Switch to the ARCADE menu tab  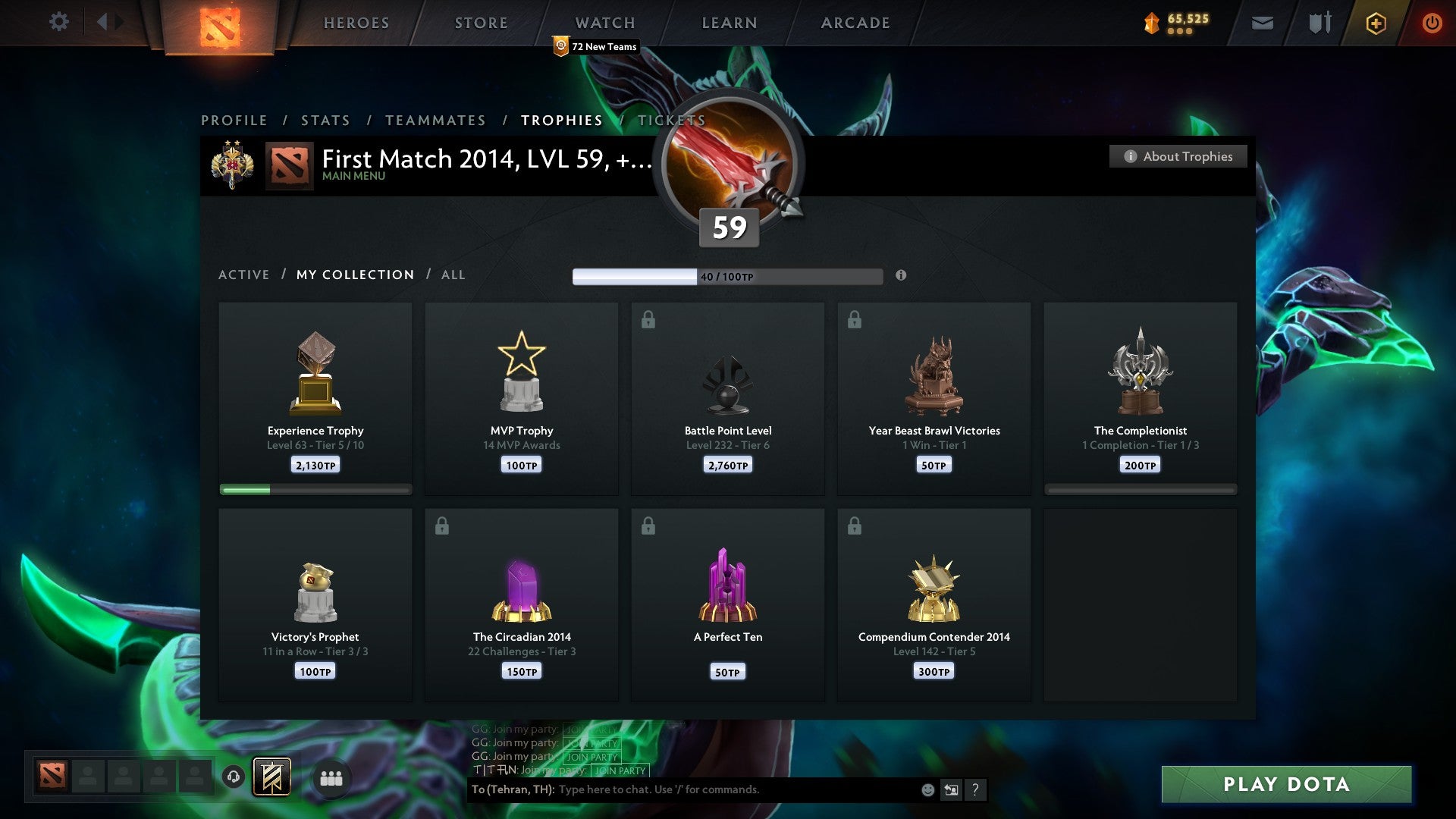(855, 23)
